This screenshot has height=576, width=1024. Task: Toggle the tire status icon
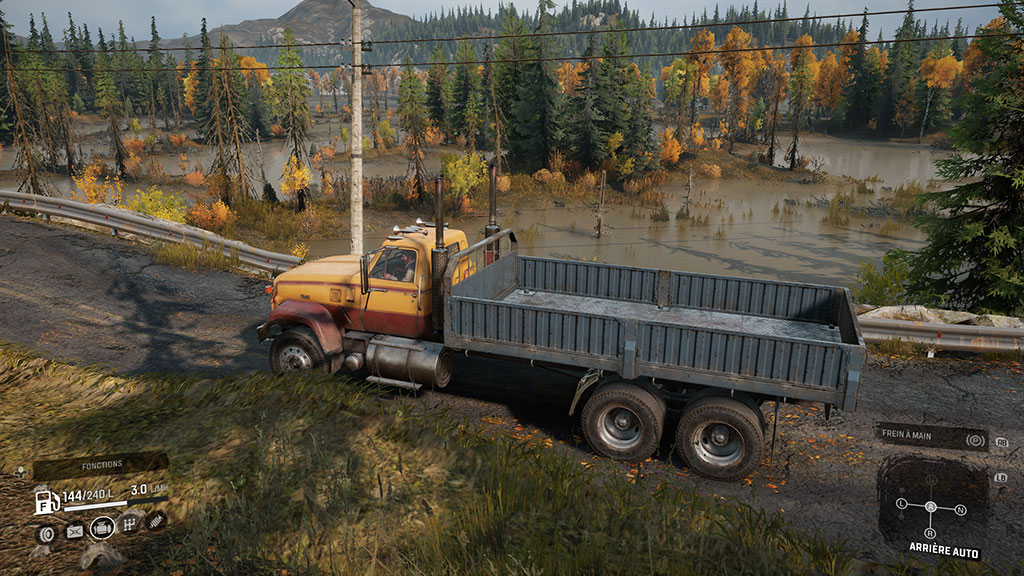pyautogui.click(x=45, y=533)
